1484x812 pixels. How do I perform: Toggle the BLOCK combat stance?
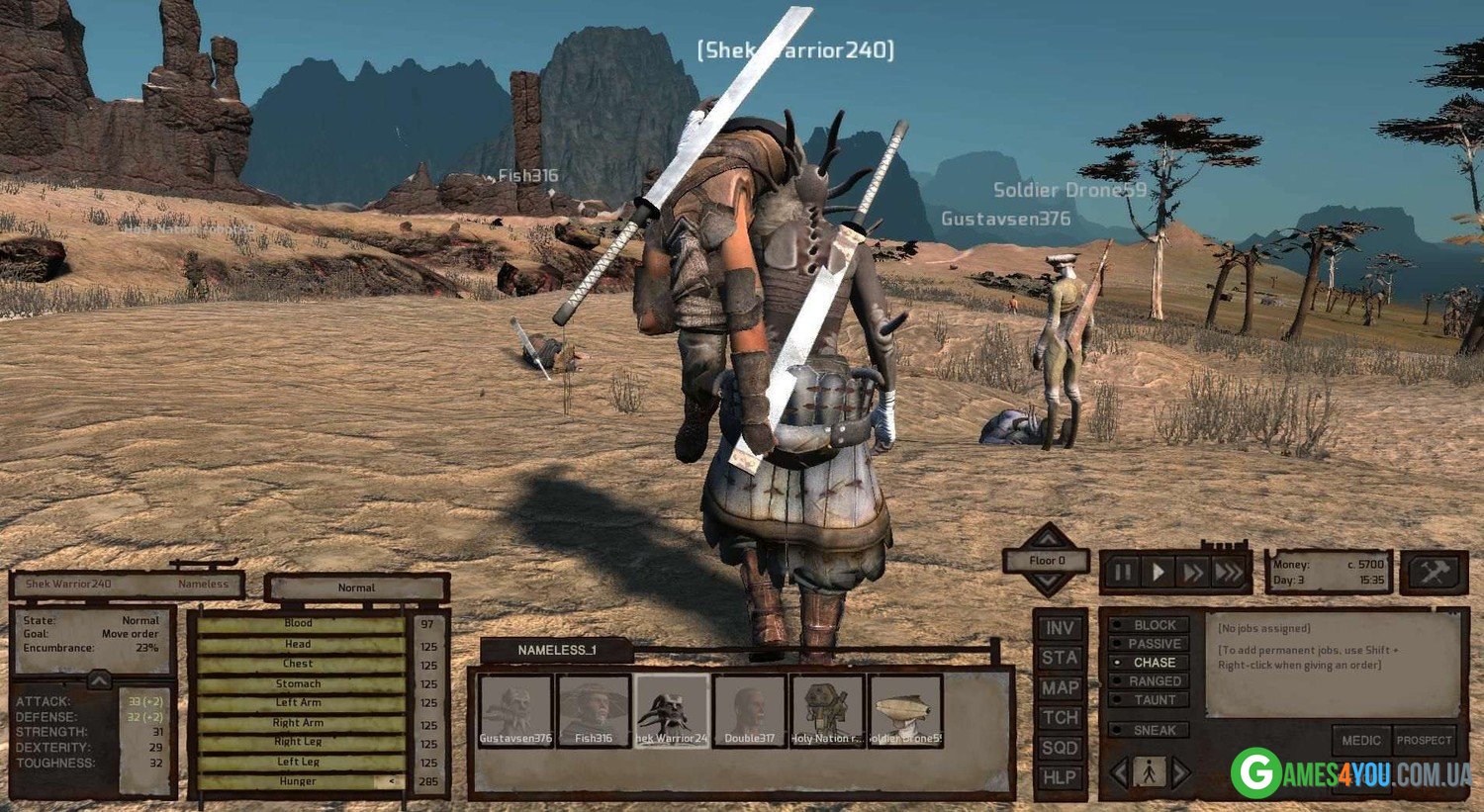point(1148,625)
